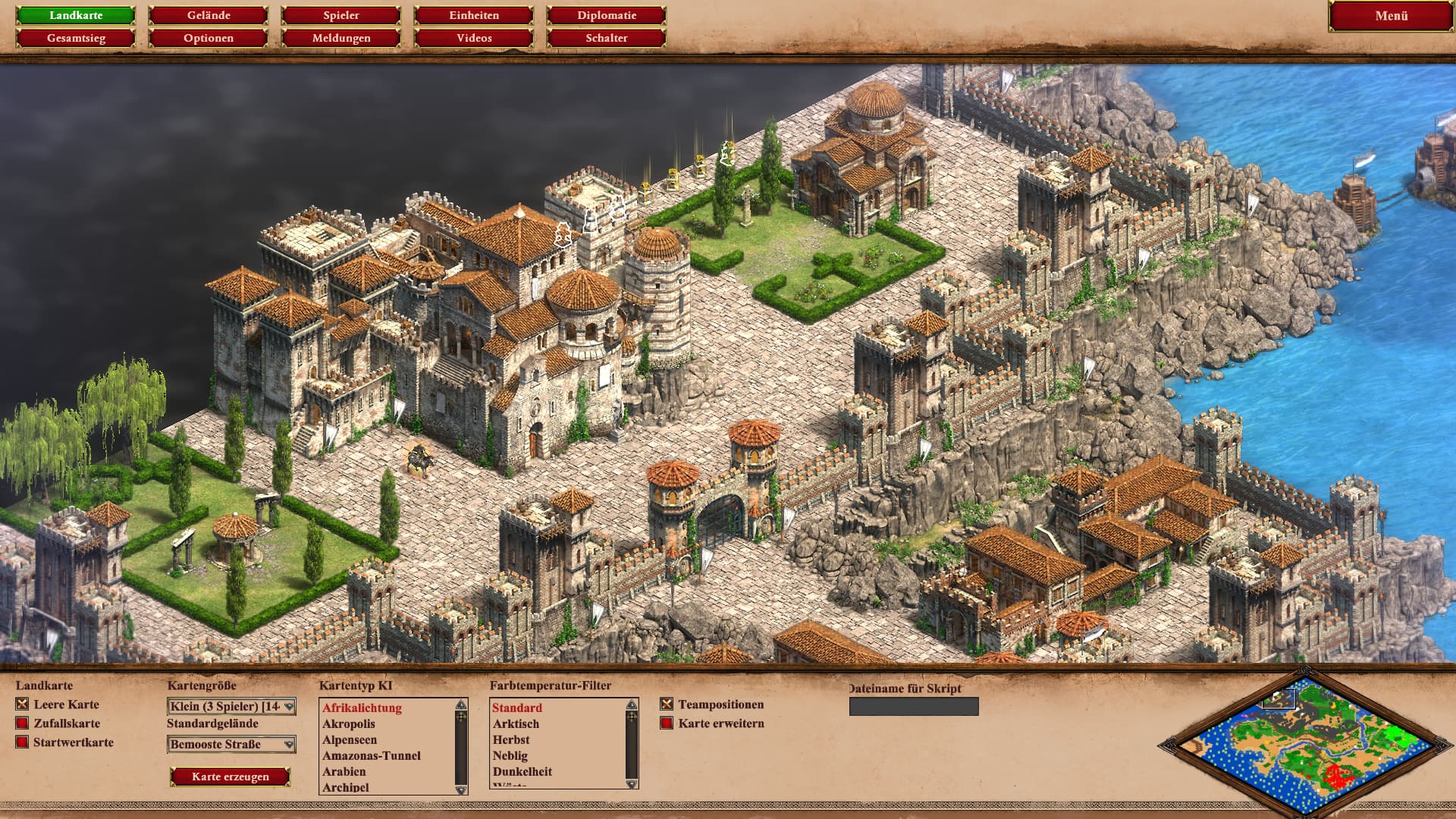Toggle the Teampositionen checkbox
Viewport: 1456px width, 819px height.
[667, 704]
